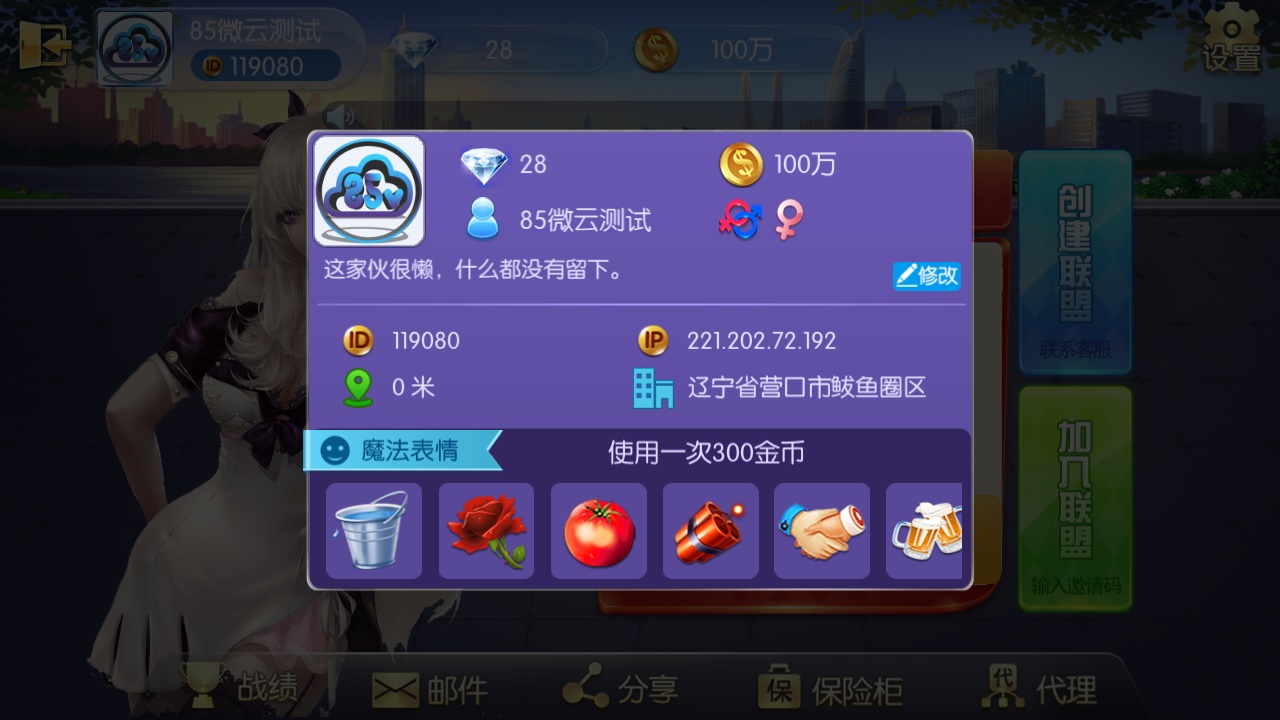Select the tomato magic emoji
Viewport: 1280px width, 720px height.
(598, 531)
